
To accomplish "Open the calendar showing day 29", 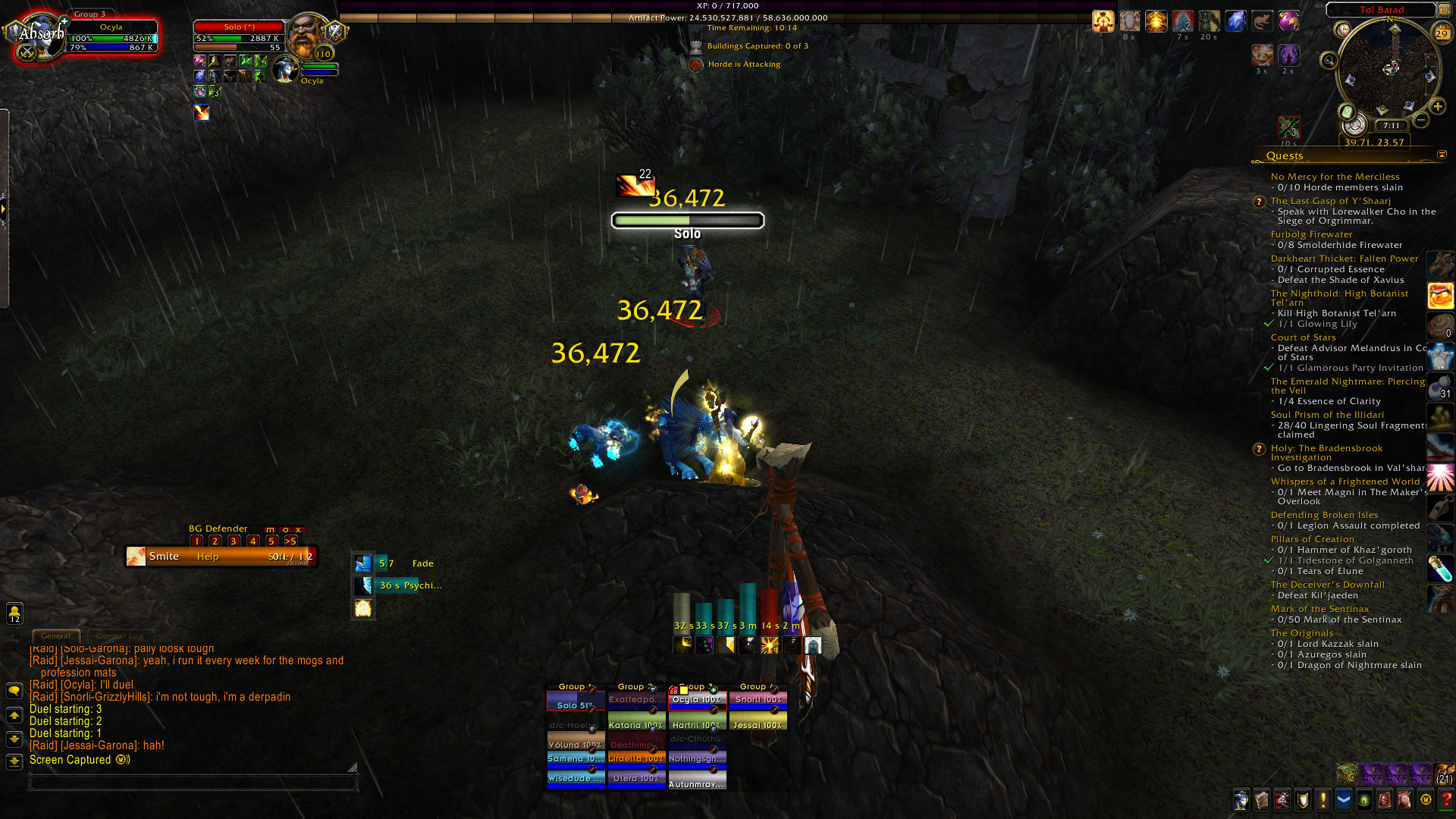I will pyautogui.click(x=1442, y=33).
